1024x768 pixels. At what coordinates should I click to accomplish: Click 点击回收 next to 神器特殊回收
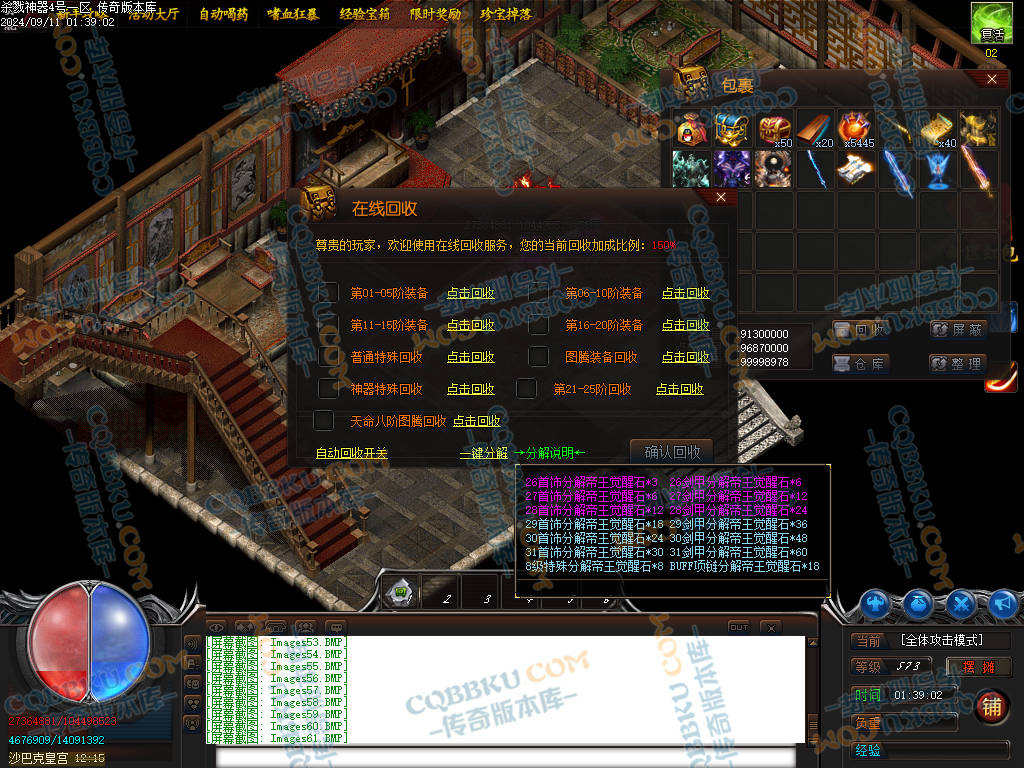tap(470, 389)
